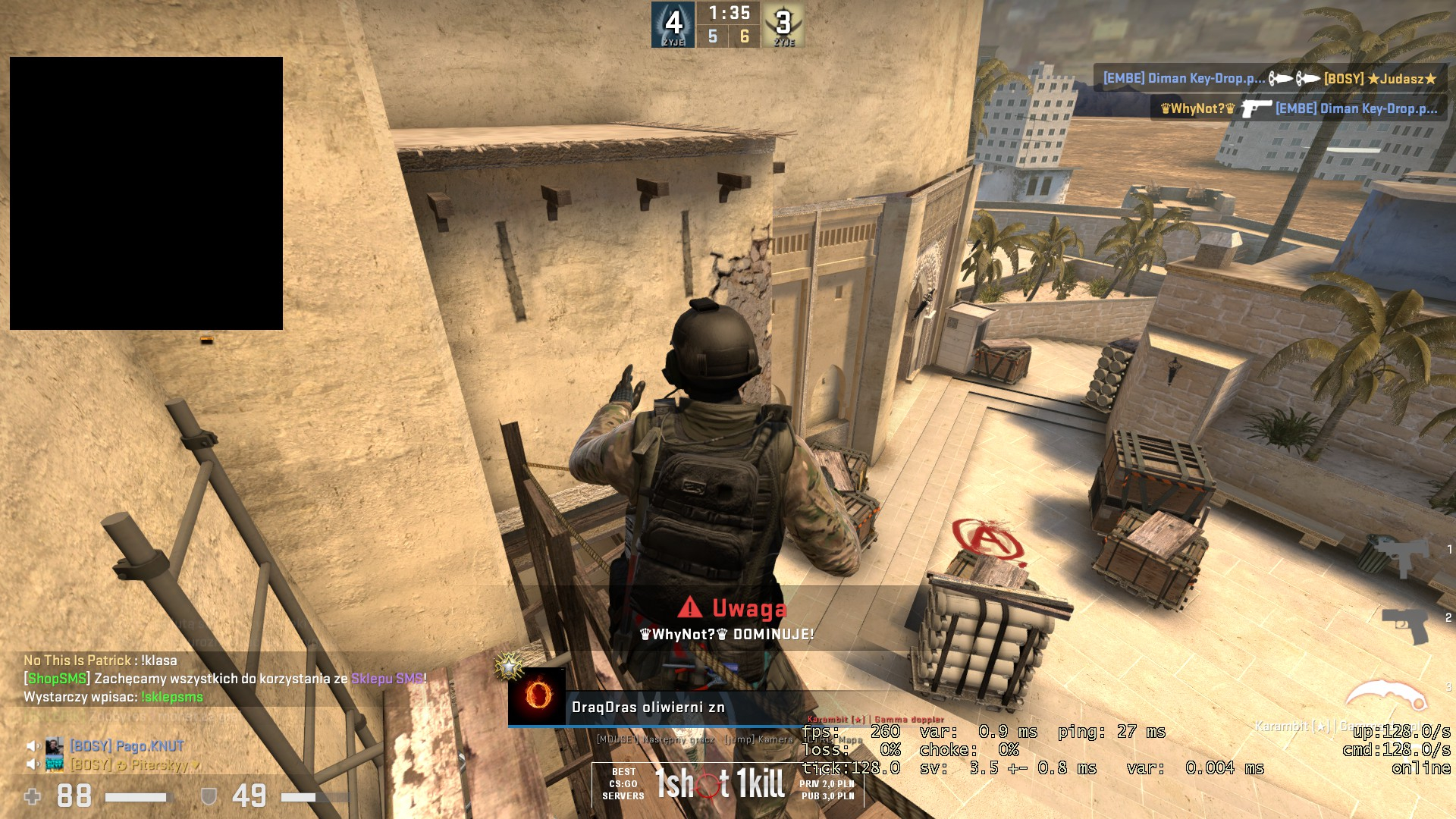Select the No This Is Patrick chat message
Image resolution: width=1456 pixels, height=819 pixels.
pyautogui.click(x=100, y=661)
